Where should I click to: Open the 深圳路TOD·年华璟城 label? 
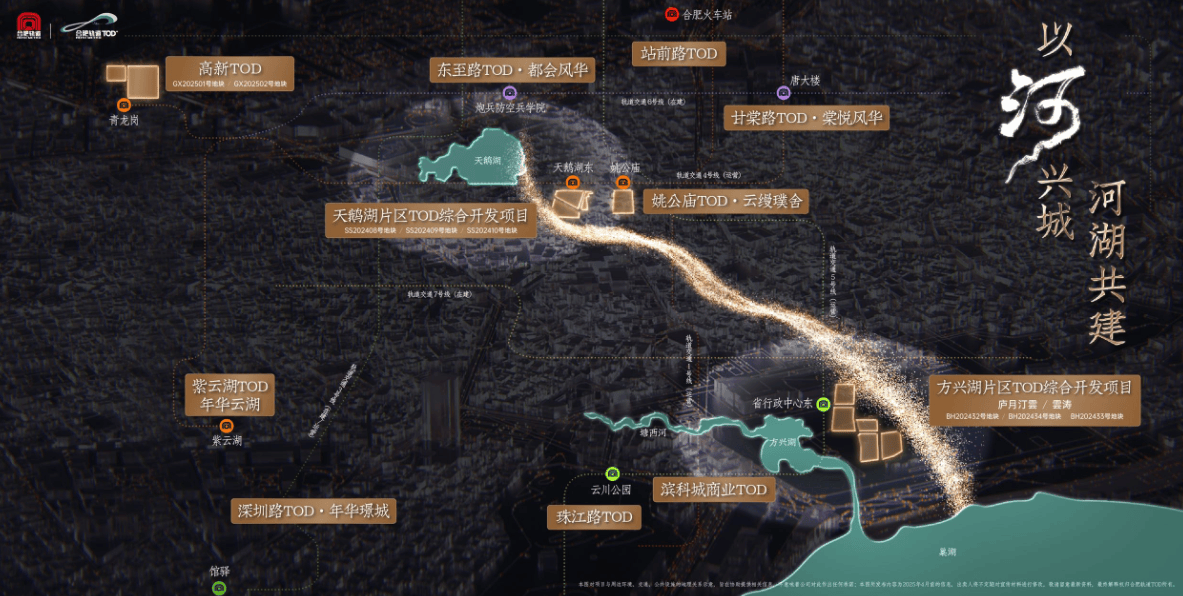[313, 511]
